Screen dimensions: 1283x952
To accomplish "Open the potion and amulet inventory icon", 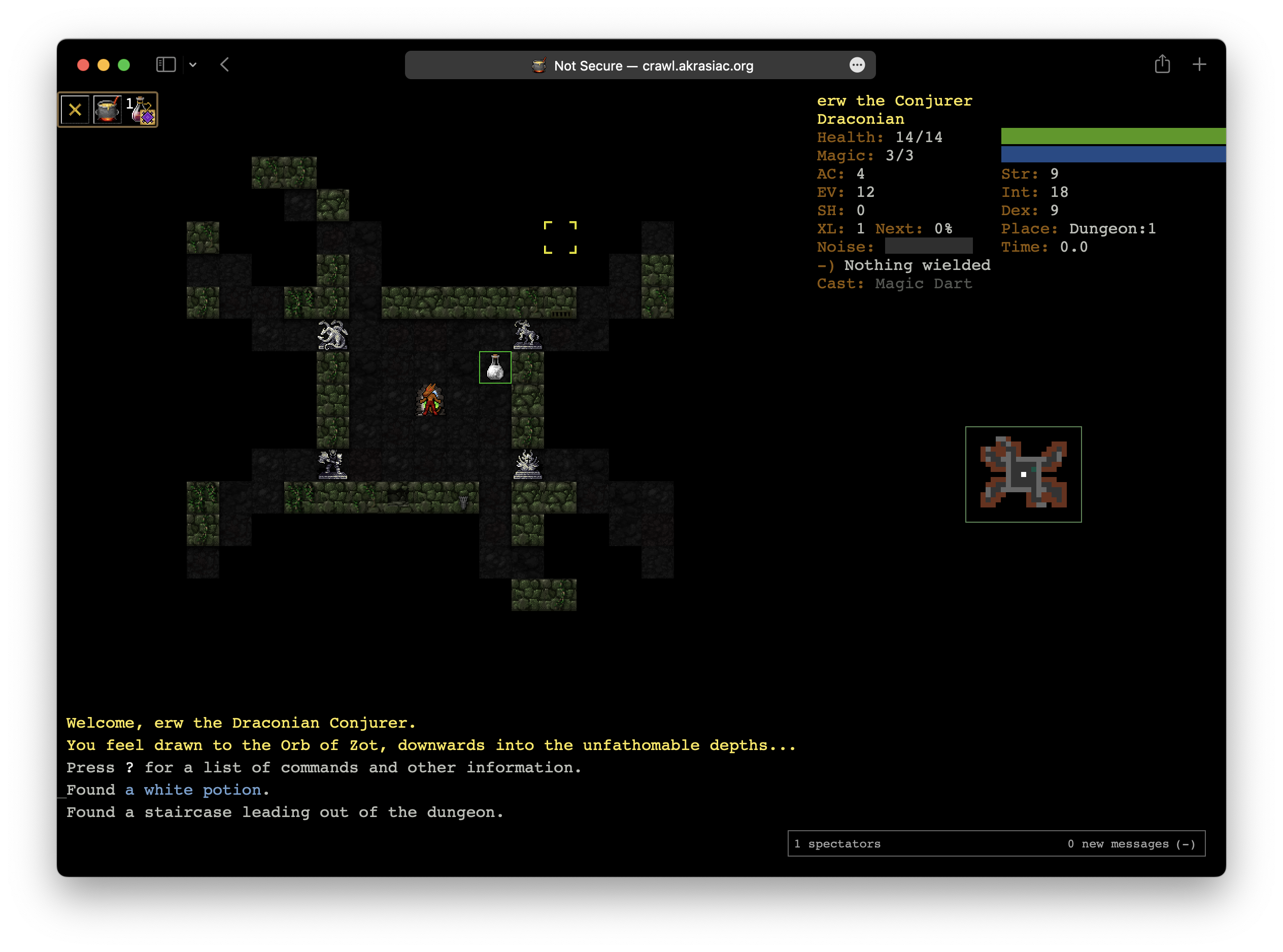I will [141, 110].
